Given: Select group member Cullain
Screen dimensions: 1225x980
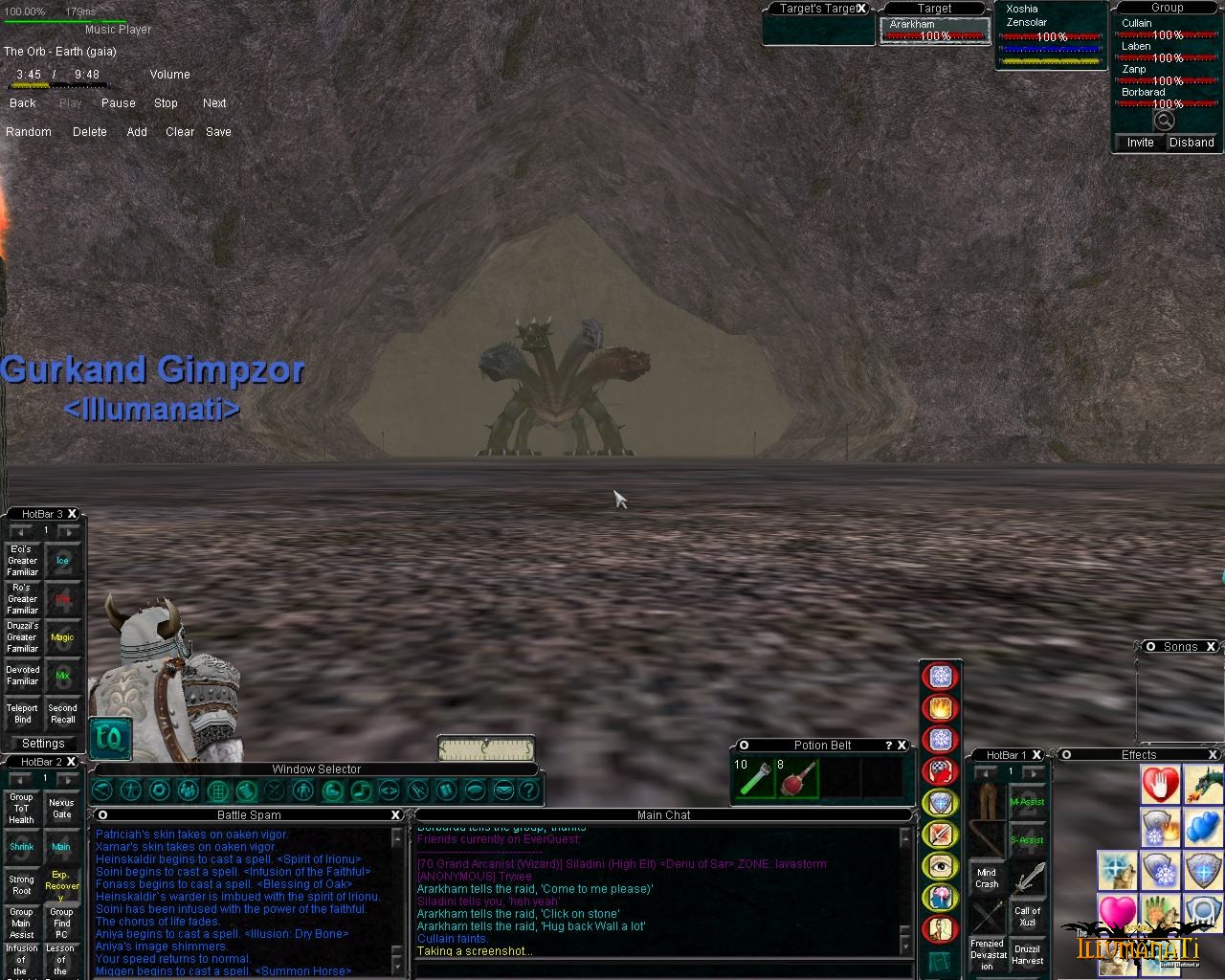Looking at the screenshot, I should tap(1137, 23).
